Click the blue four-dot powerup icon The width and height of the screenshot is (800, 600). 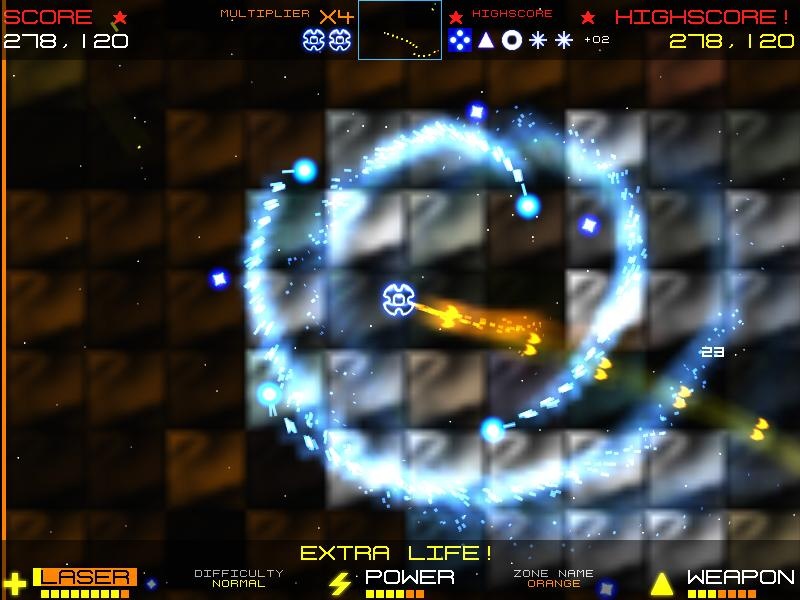(x=459, y=40)
